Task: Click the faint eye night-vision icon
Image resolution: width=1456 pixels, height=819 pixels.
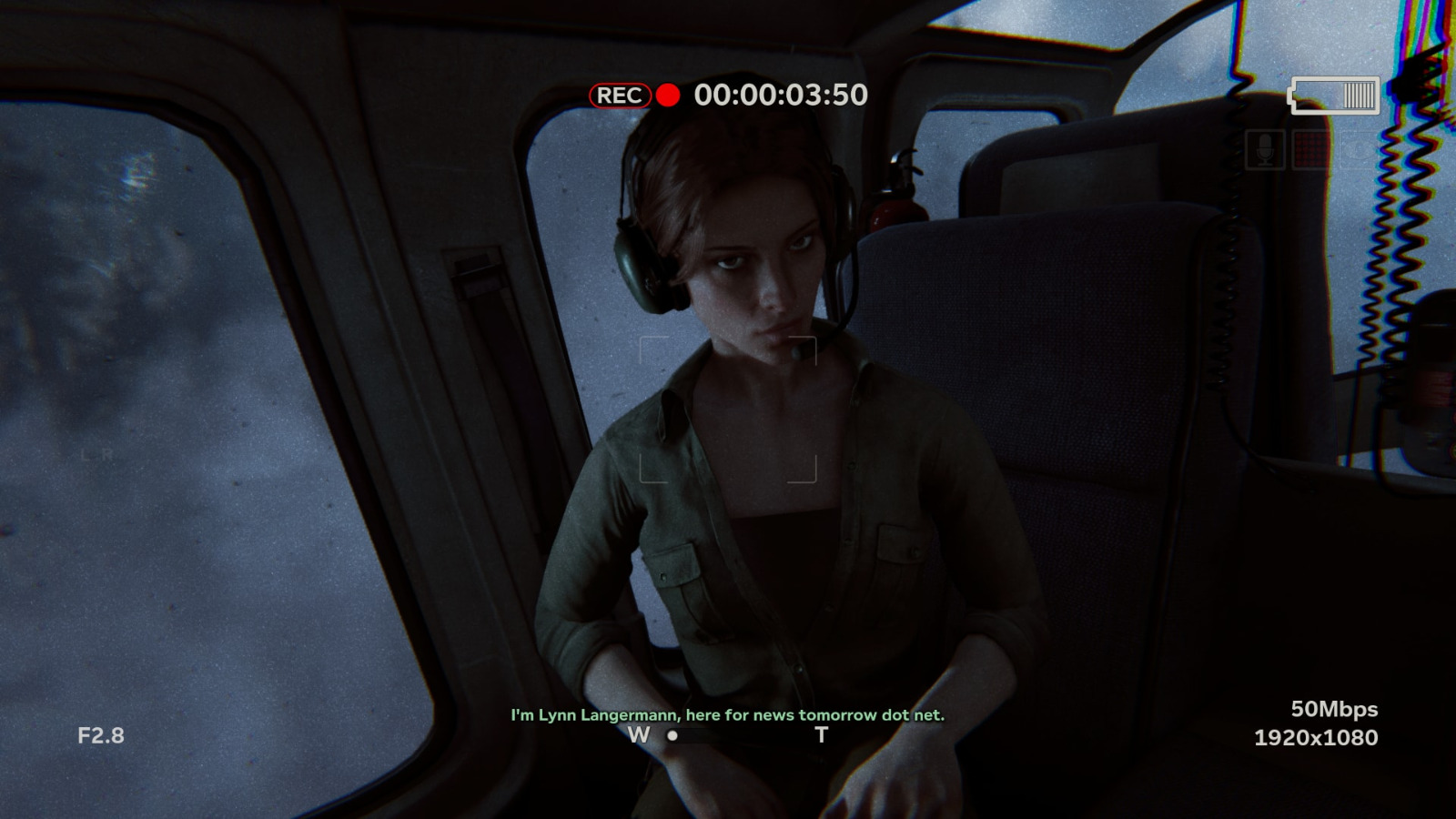Action: (1357, 150)
